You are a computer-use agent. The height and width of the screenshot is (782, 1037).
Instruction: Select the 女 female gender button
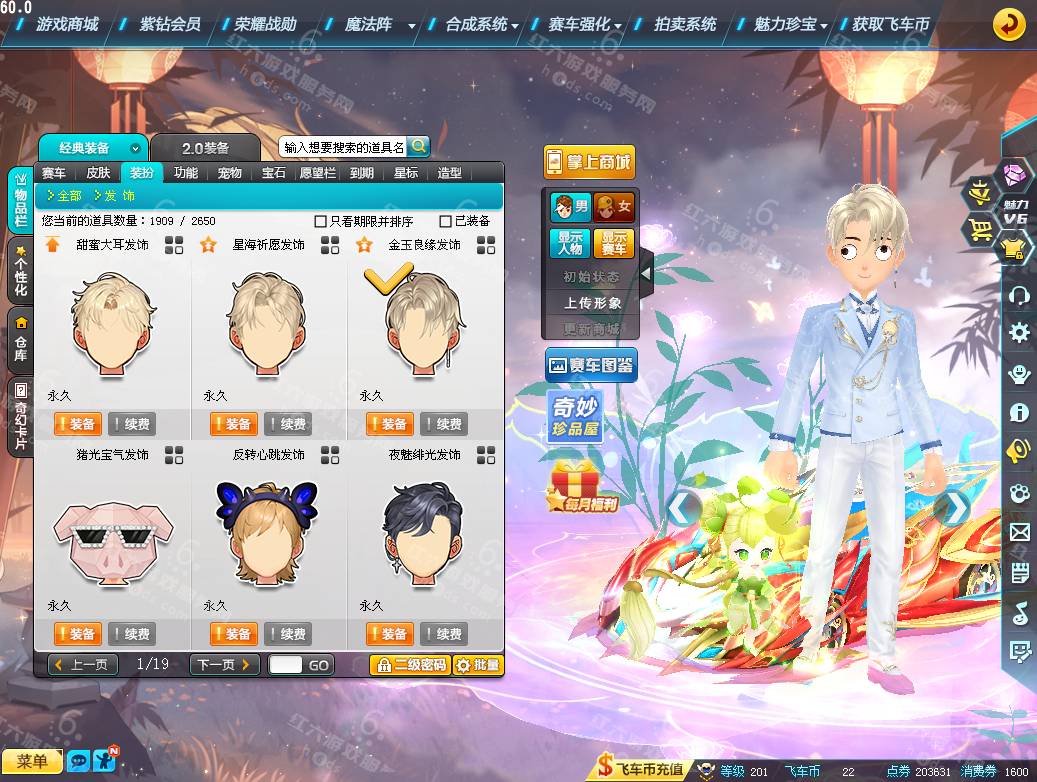click(614, 207)
